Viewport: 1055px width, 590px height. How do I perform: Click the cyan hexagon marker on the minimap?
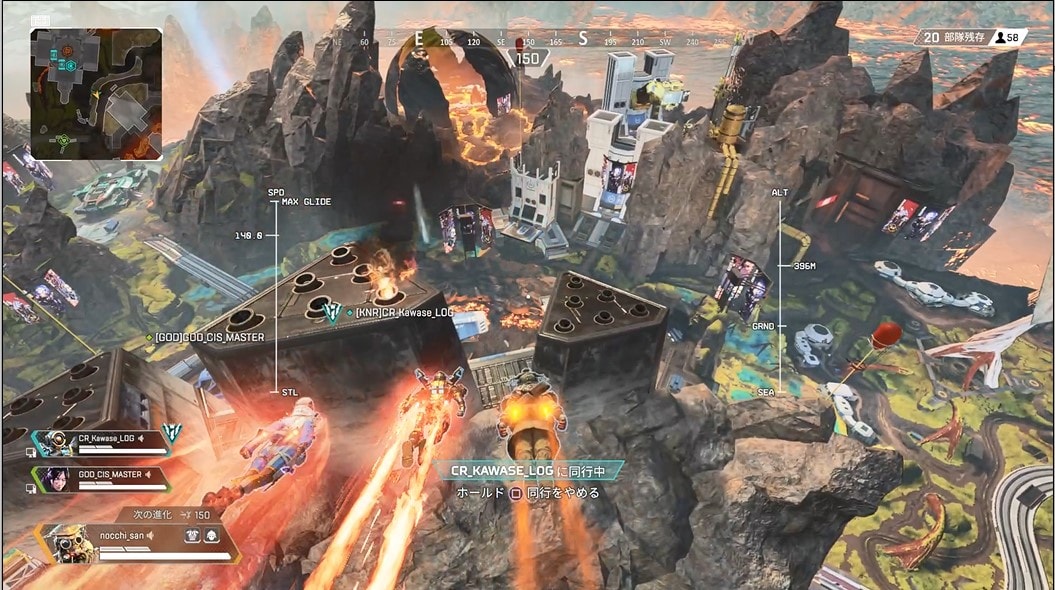tap(71, 66)
